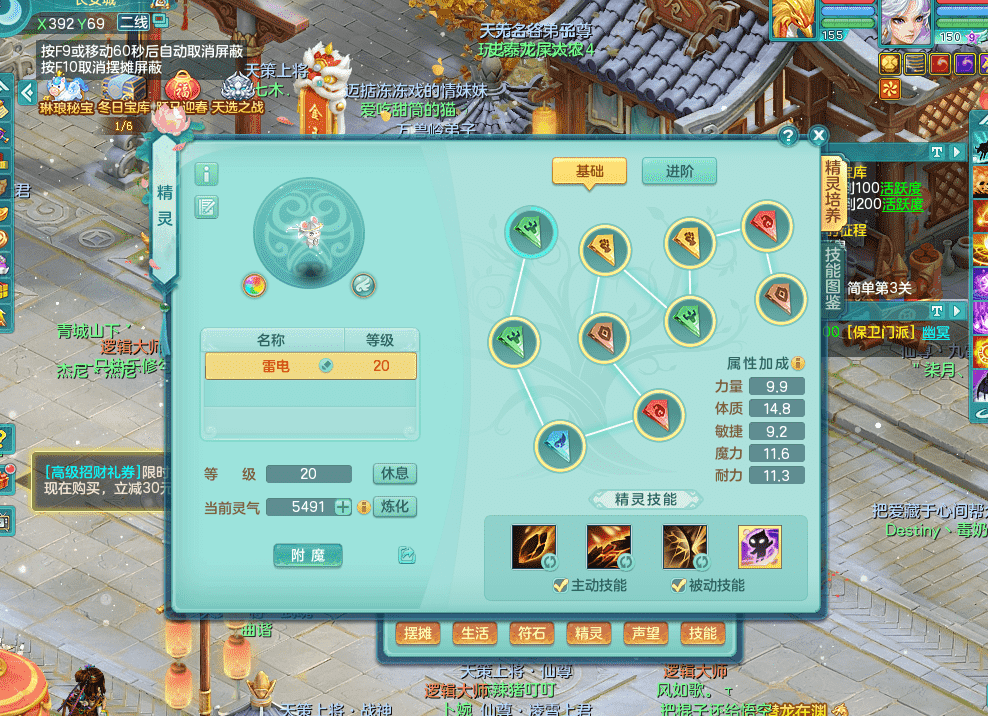This screenshot has height=716, width=988.
Task: Open the 生活 menu button
Action: pos(474,633)
